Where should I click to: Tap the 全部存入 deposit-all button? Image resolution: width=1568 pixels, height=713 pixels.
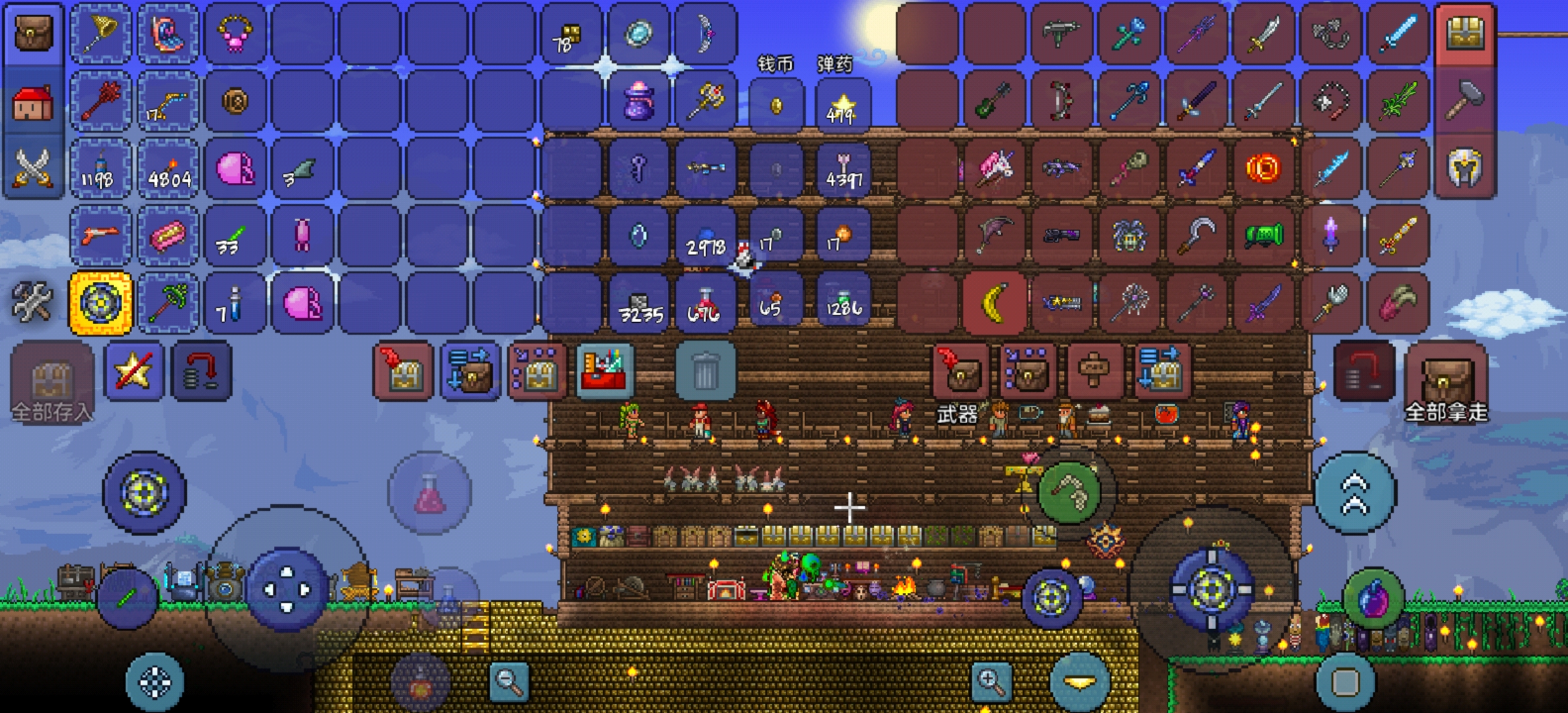(x=51, y=383)
